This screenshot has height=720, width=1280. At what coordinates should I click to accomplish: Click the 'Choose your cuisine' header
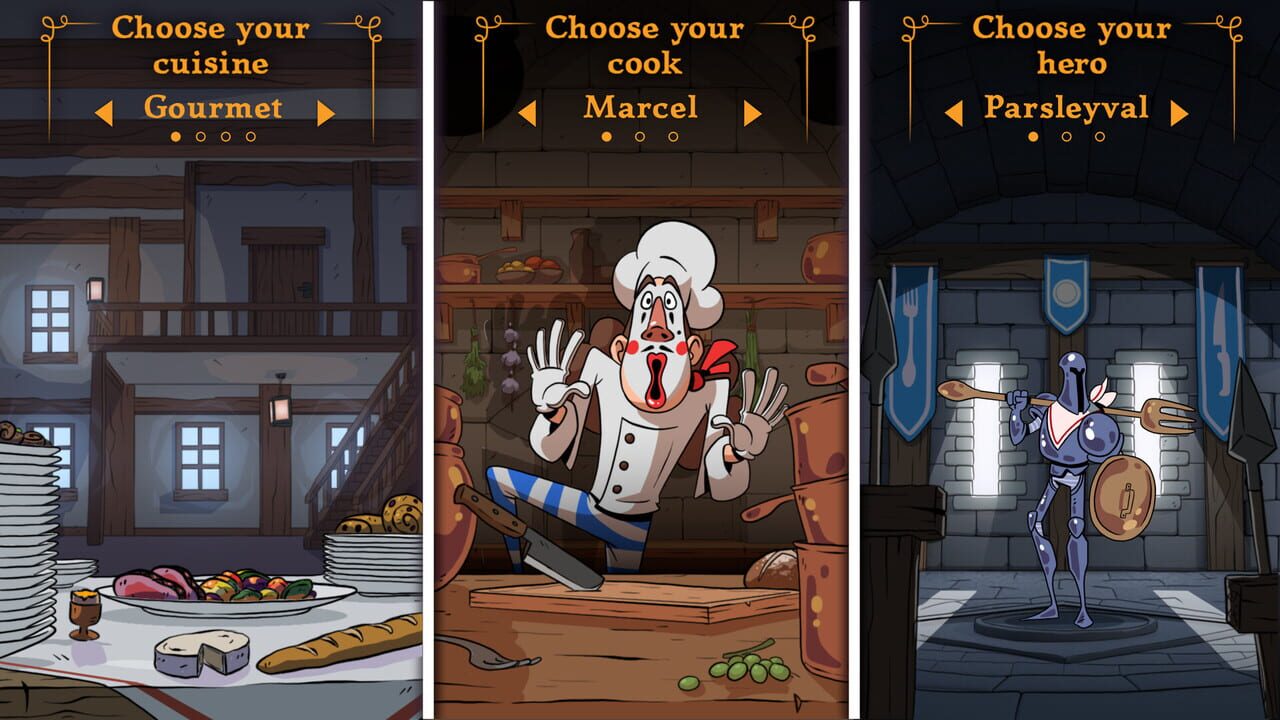(212, 45)
